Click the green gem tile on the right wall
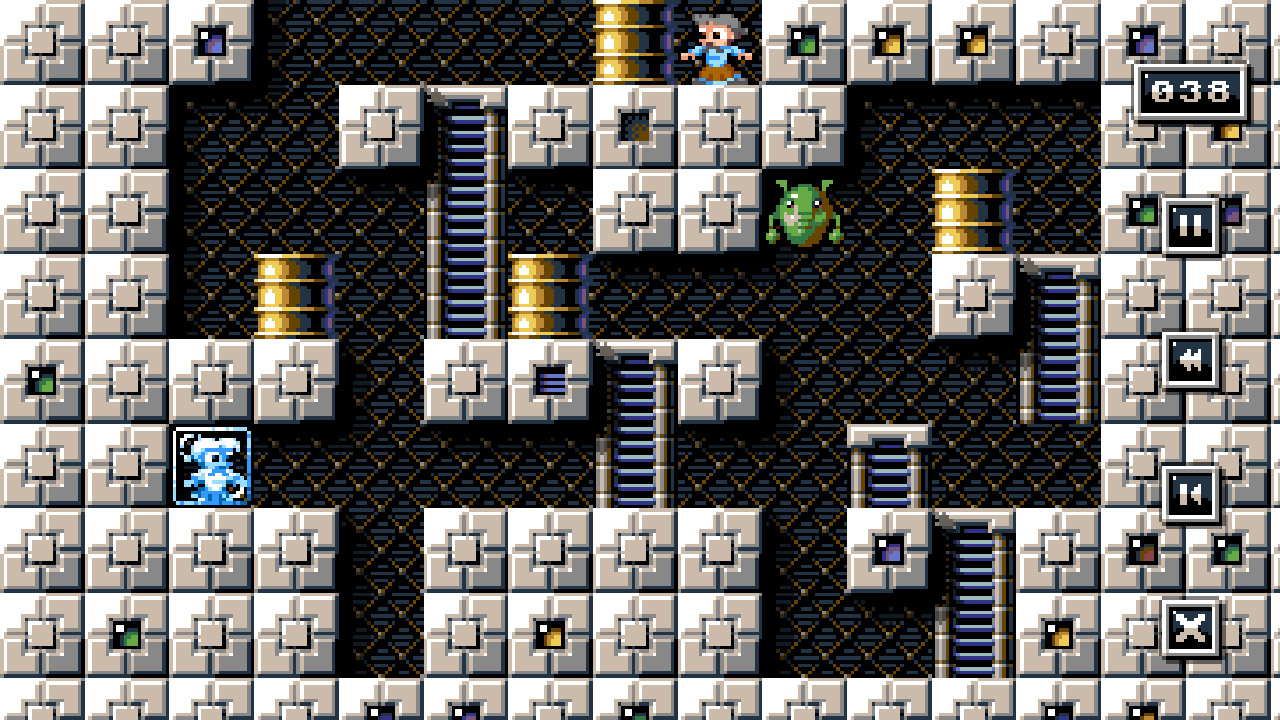The height and width of the screenshot is (720, 1280). pos(1143,210)
